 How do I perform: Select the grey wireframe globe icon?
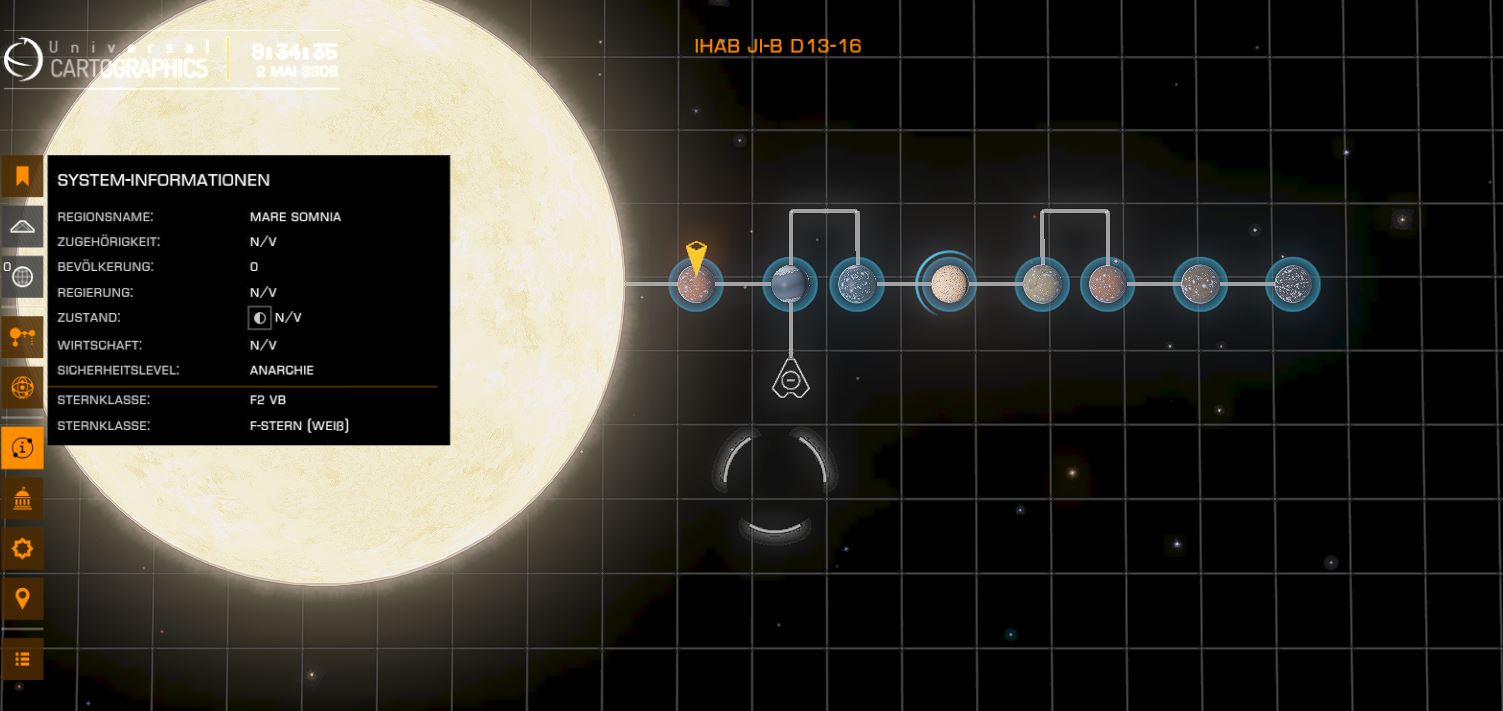tap(22, 277)
